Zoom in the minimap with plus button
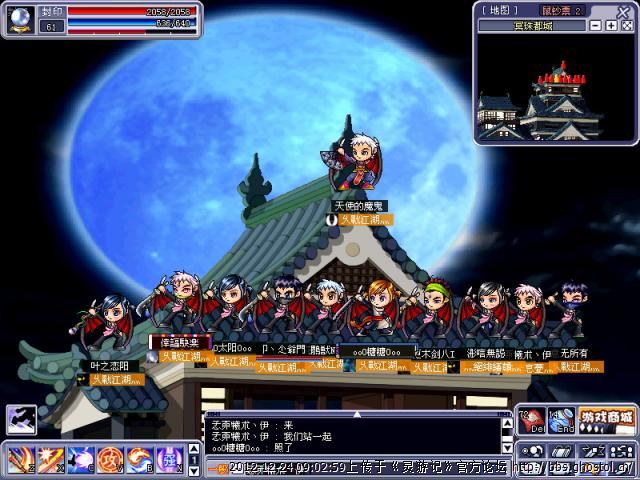 pyautogui.click(x=610, y=25)
